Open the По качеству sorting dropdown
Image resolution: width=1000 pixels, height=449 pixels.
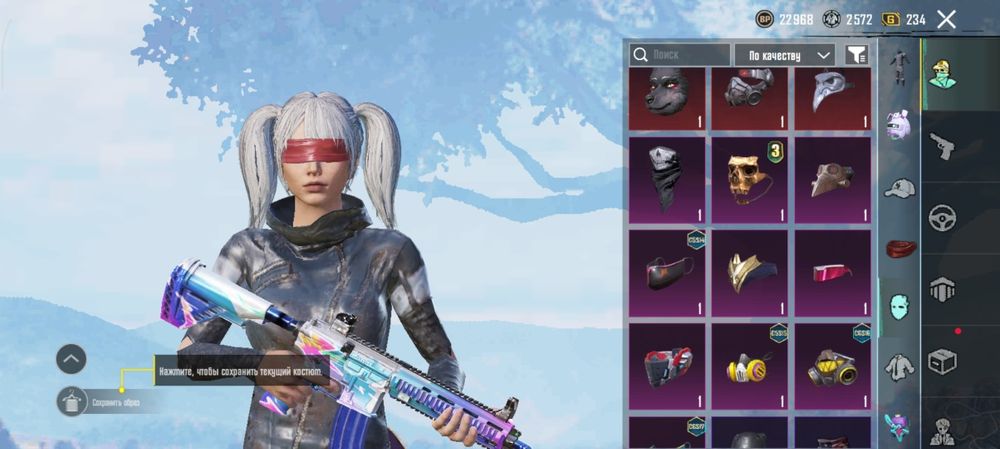coord(785,55)
